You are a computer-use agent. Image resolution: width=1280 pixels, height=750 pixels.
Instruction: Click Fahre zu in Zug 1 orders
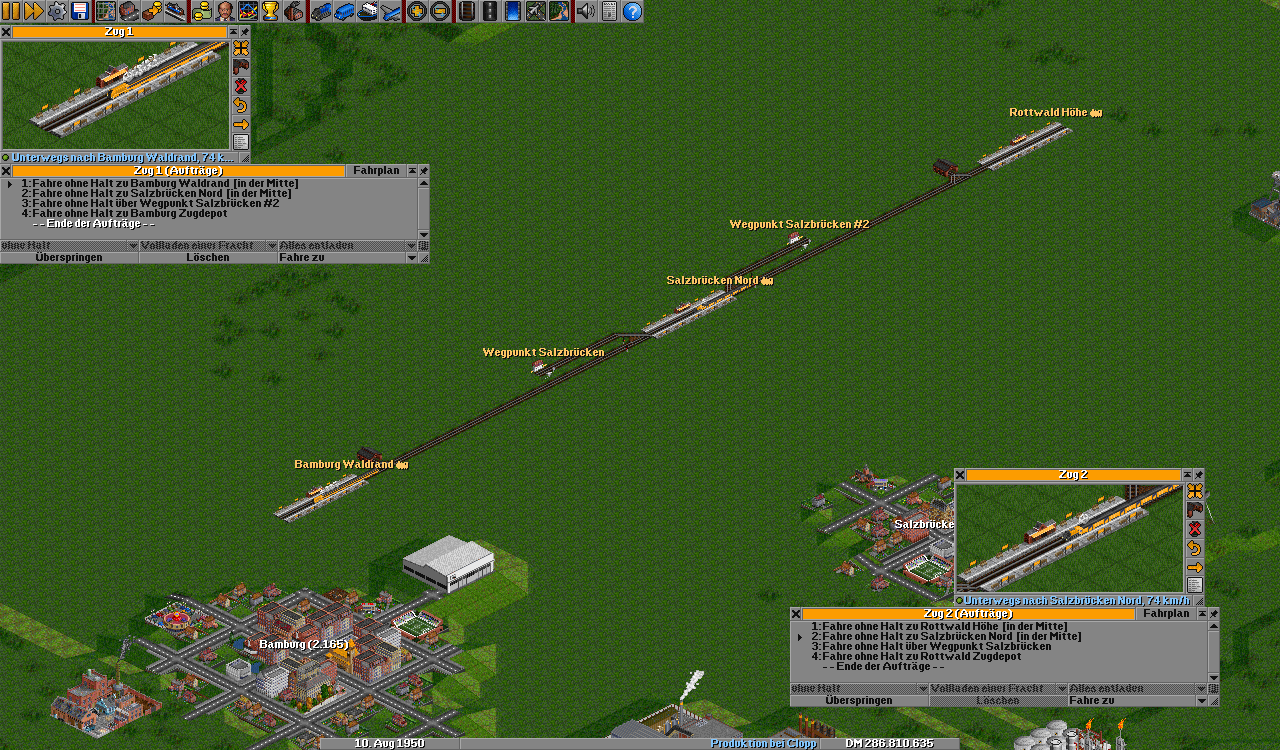(x=340, y=258)
